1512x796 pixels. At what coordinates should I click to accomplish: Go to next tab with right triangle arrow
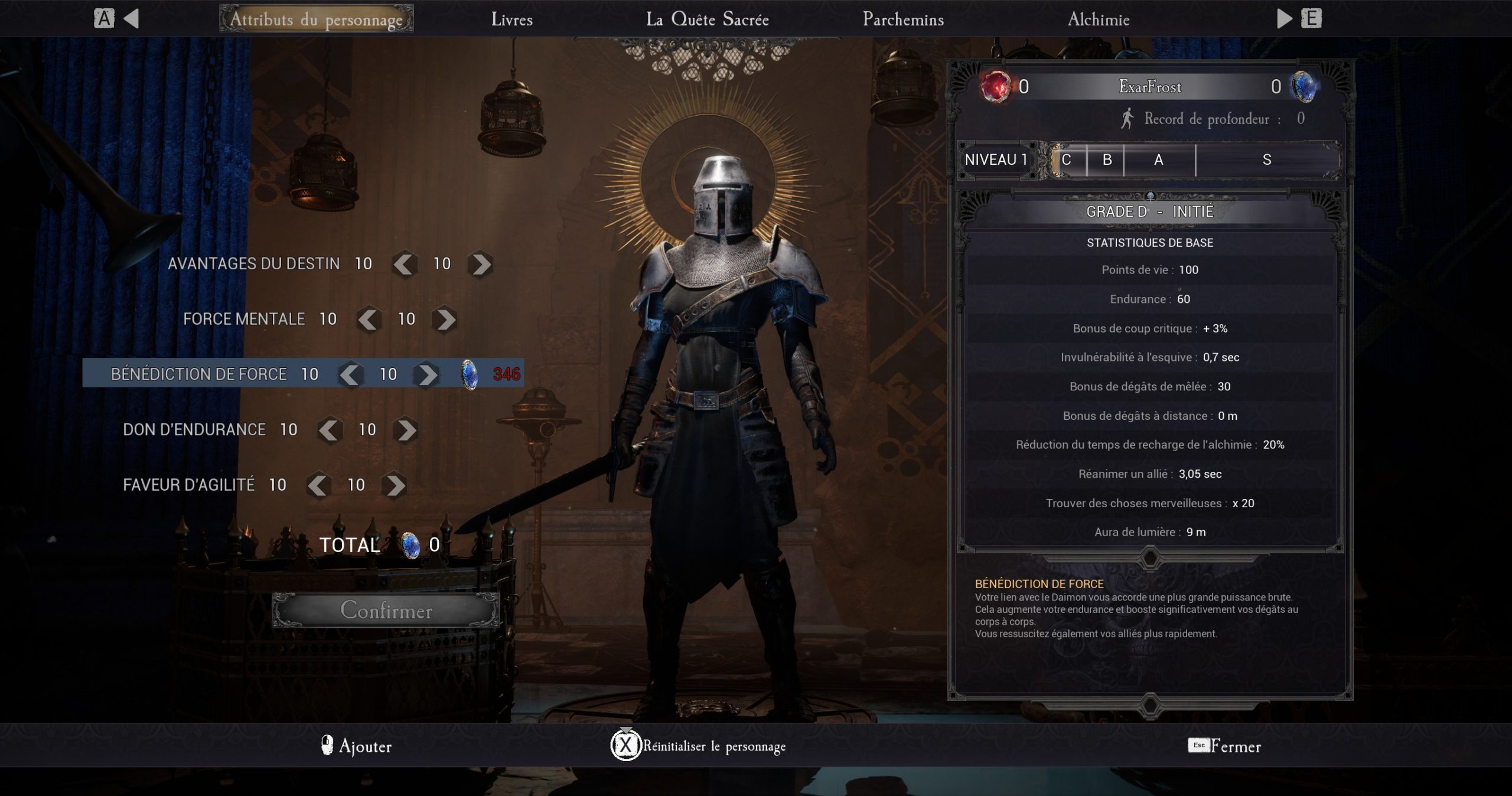pyautogui.click(x=1283, y=19)
